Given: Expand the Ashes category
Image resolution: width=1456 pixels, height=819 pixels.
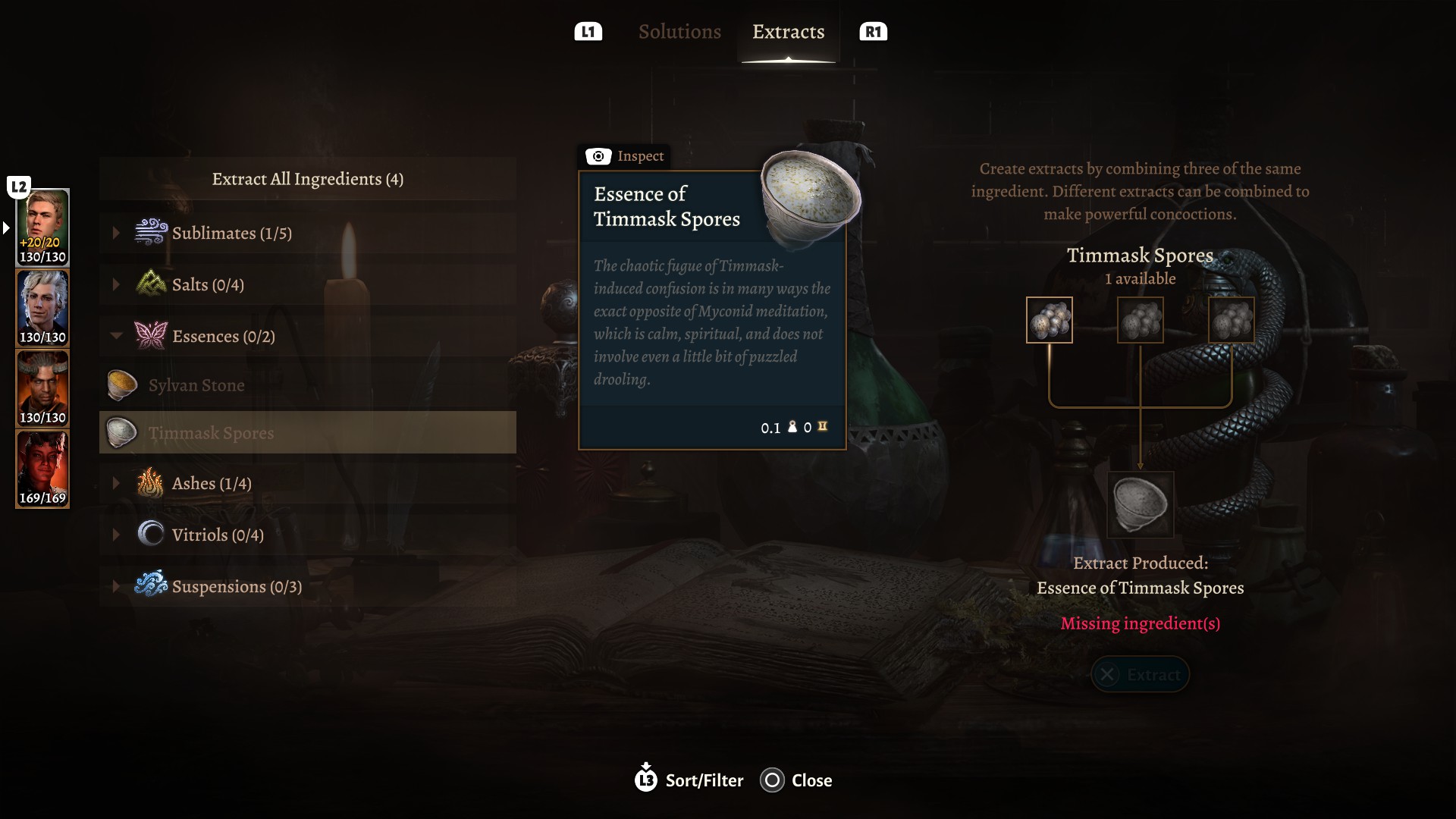Looking at the screenshot, I should coord(212,483).
